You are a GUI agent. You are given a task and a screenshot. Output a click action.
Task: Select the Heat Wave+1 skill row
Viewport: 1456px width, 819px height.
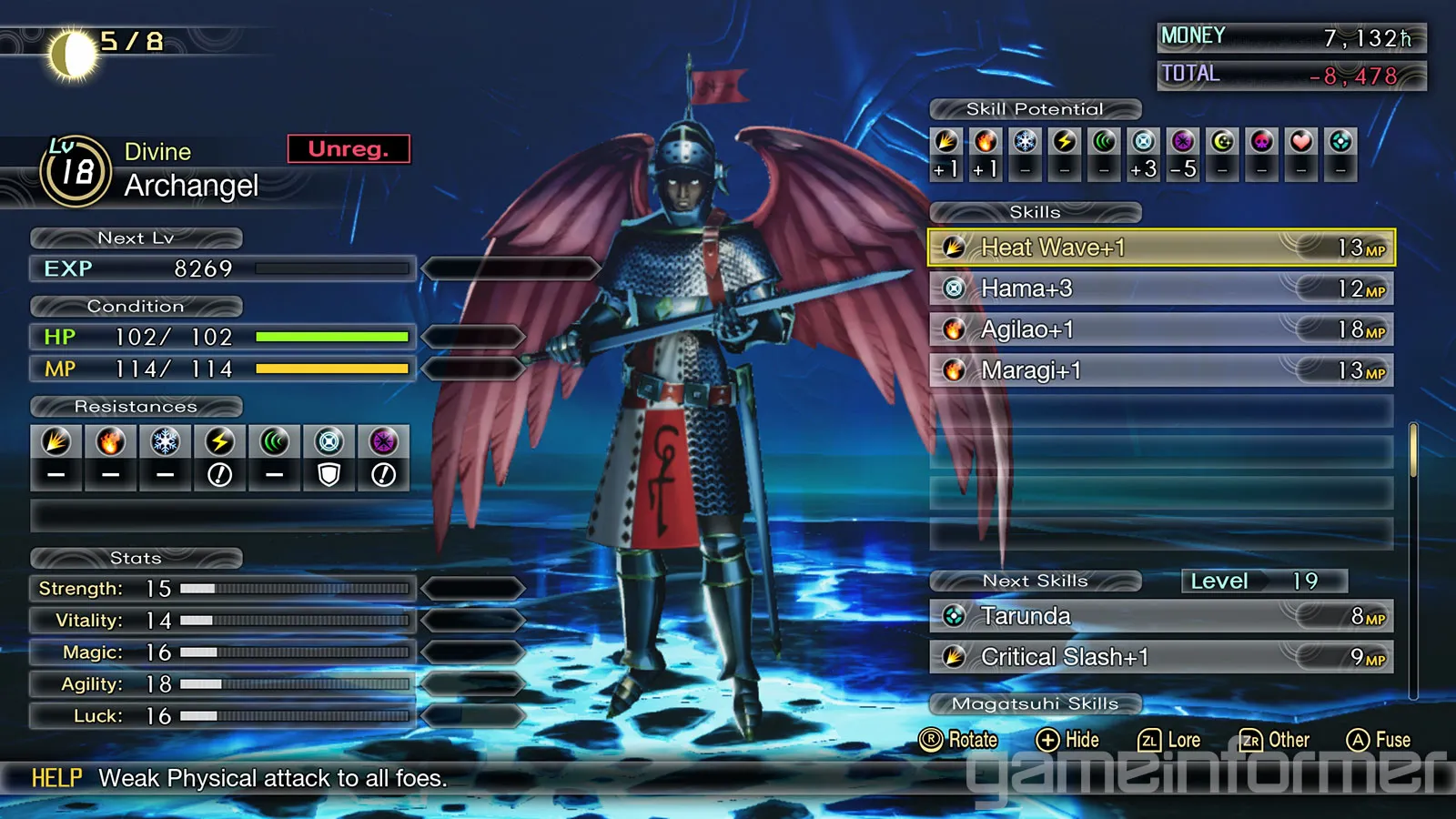point(1160,248)
